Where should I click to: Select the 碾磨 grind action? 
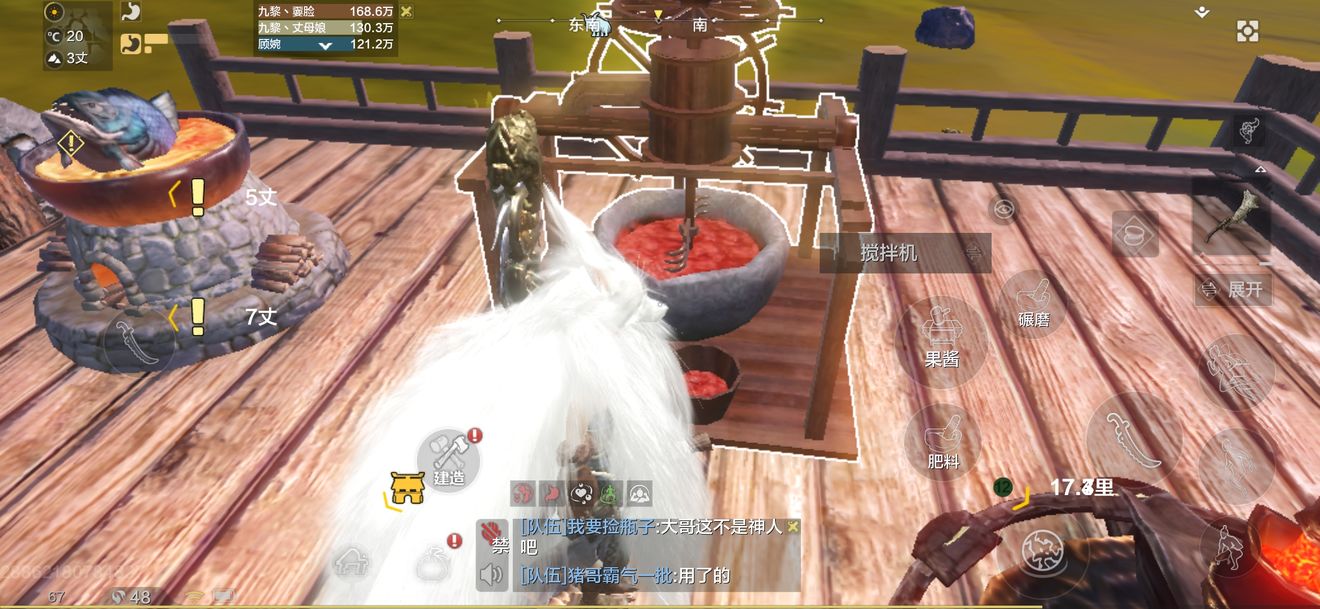pyautogui.click(x=1035, y=303)
